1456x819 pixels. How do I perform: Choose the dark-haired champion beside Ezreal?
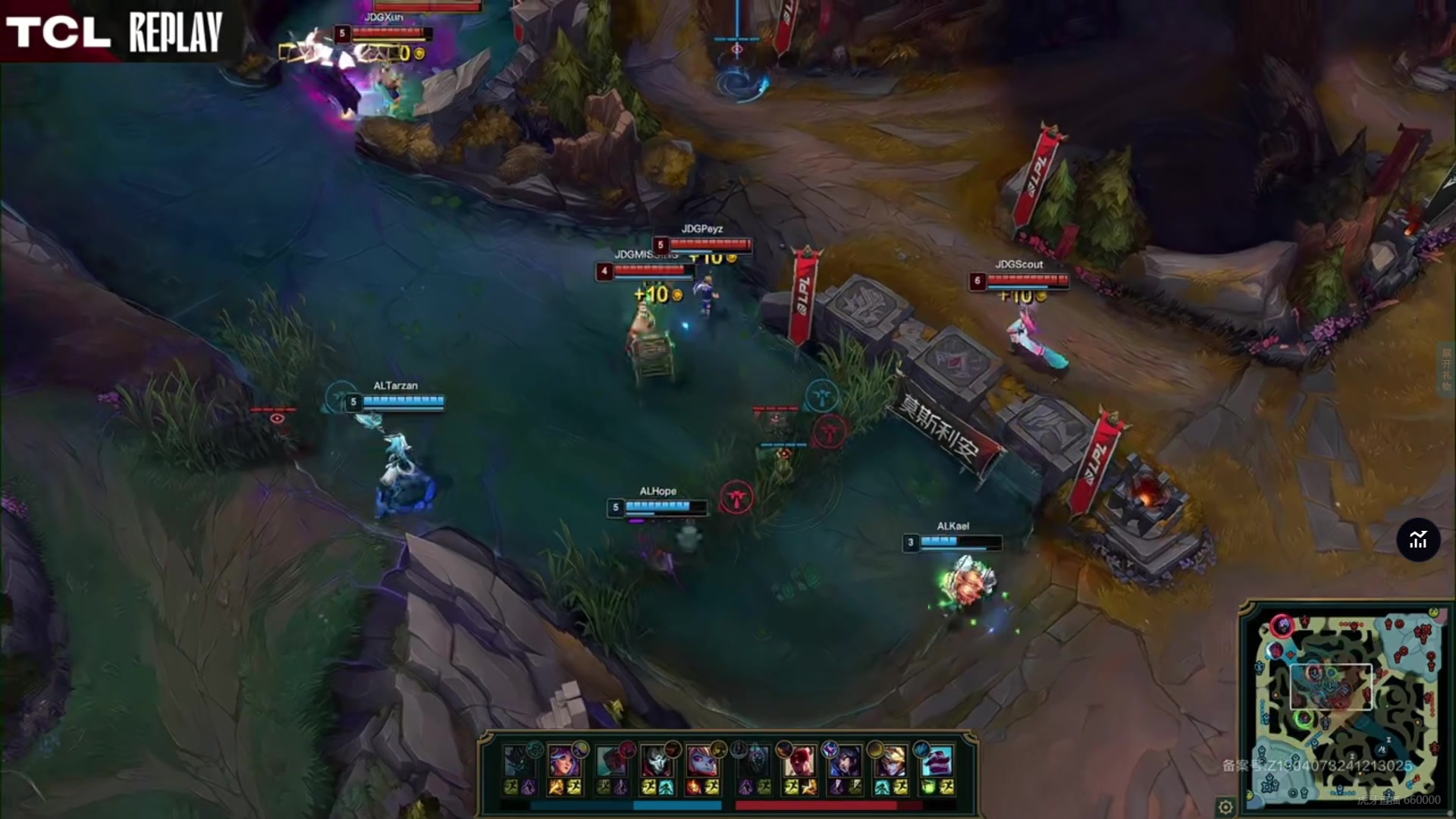[x=844, y=761]
